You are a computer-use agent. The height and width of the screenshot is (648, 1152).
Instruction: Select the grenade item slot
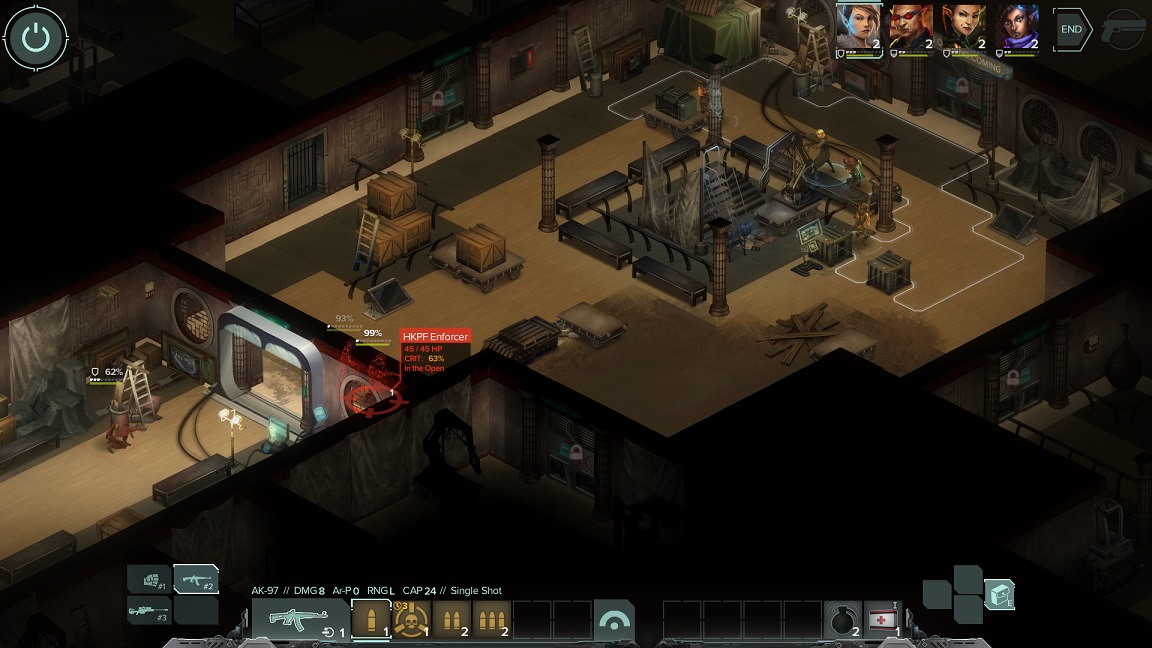click(x=843, y=620)
